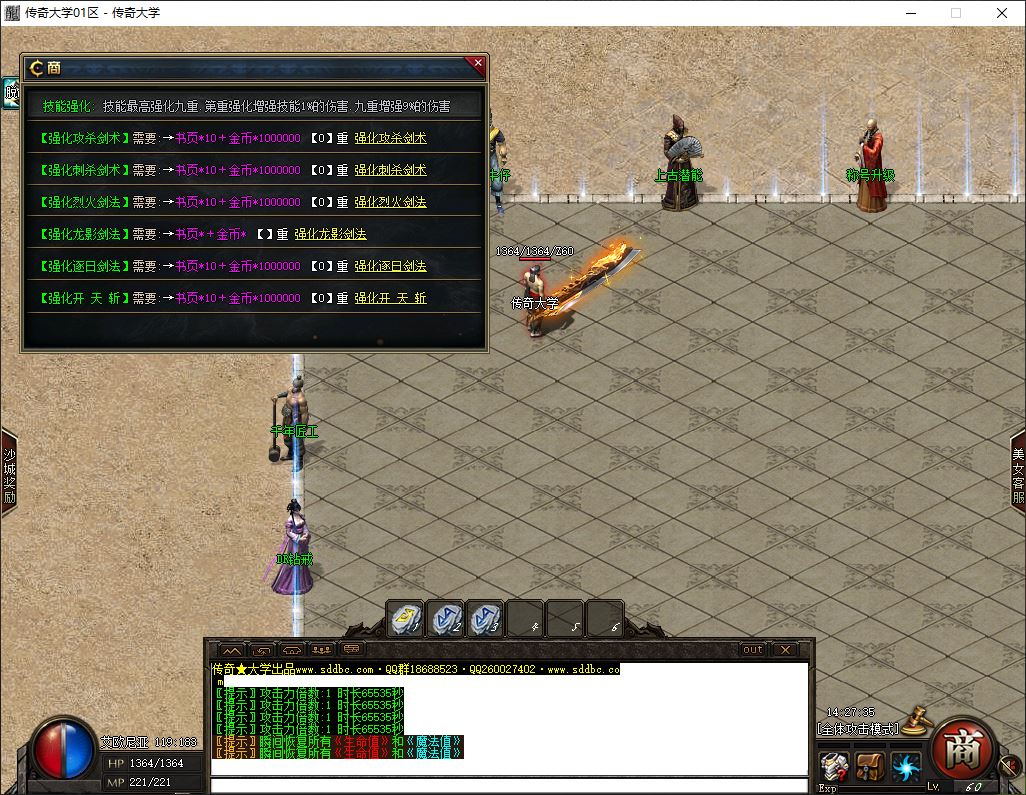Select the 强化烈火剑法 enhance link
Image resolution: width=1026 pixels, height=795 pixels.
click(390, 202)
